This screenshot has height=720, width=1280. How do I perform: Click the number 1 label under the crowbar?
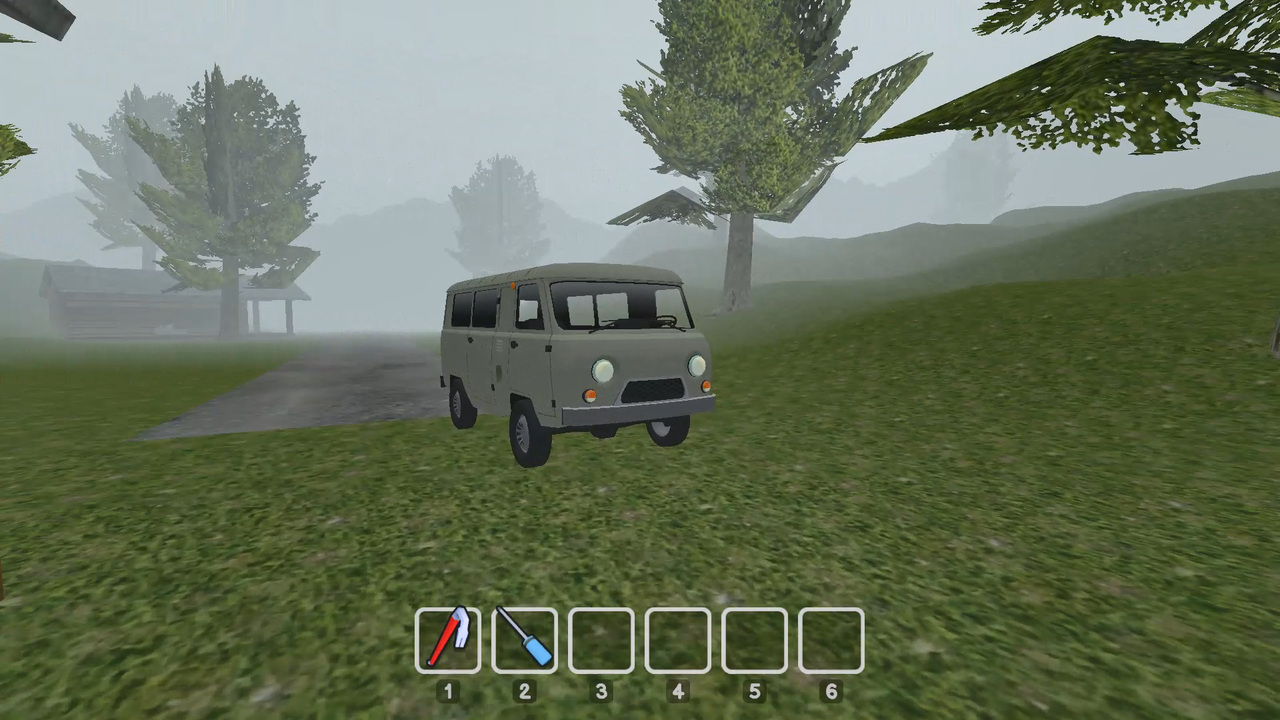pos(448,692)
